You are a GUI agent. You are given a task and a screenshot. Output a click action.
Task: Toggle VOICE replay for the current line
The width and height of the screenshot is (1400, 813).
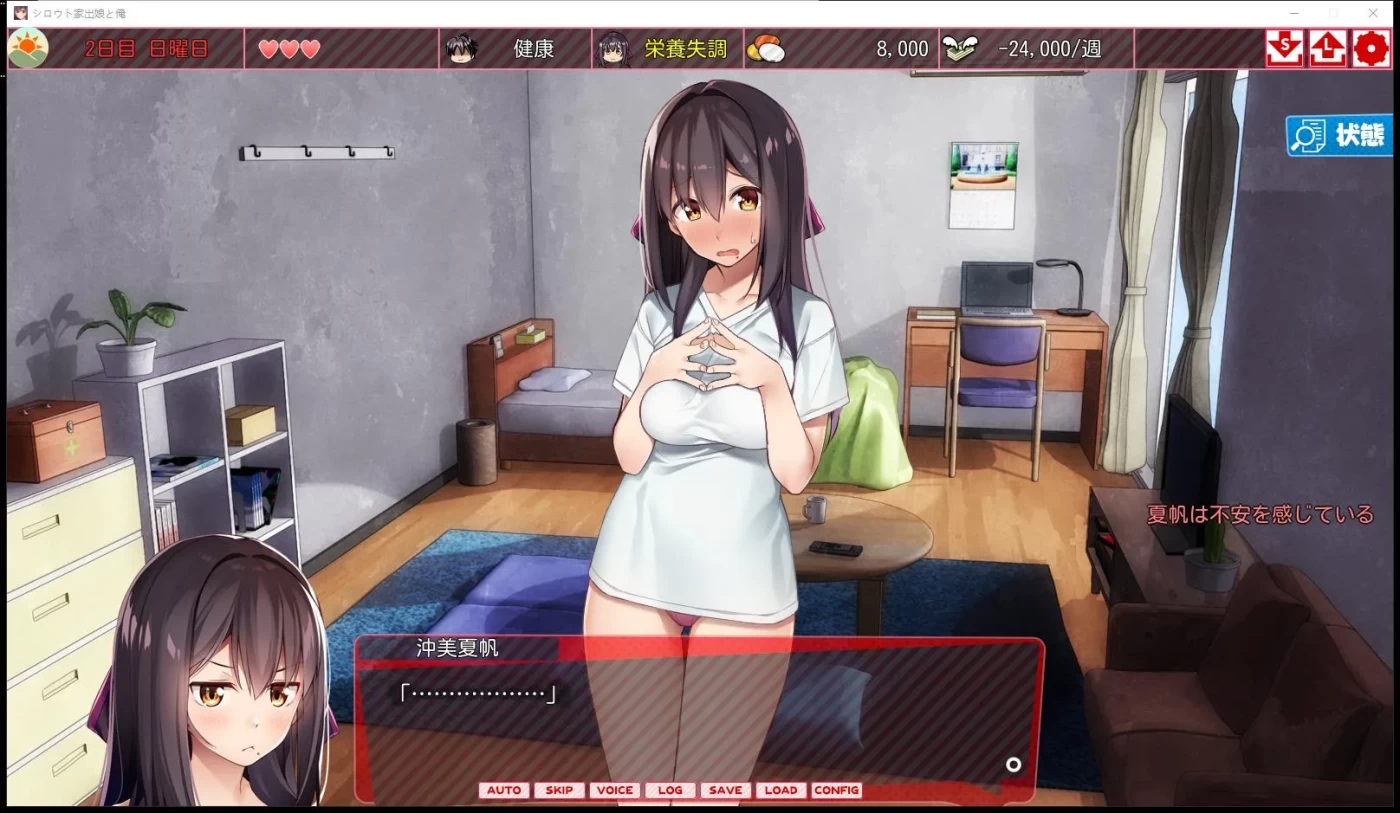614,790
